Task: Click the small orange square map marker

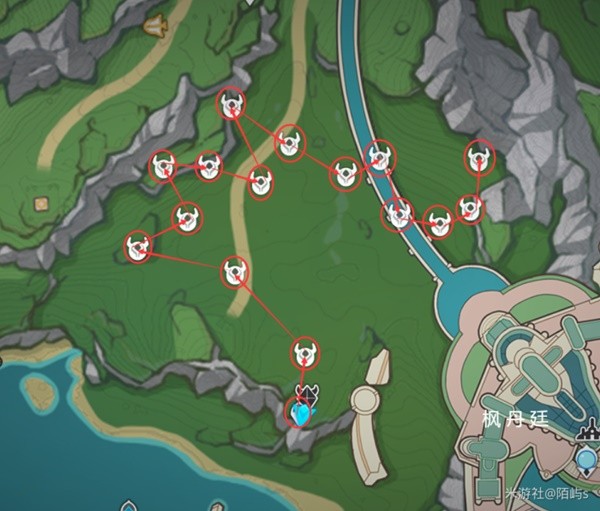Action: (41, 204)
